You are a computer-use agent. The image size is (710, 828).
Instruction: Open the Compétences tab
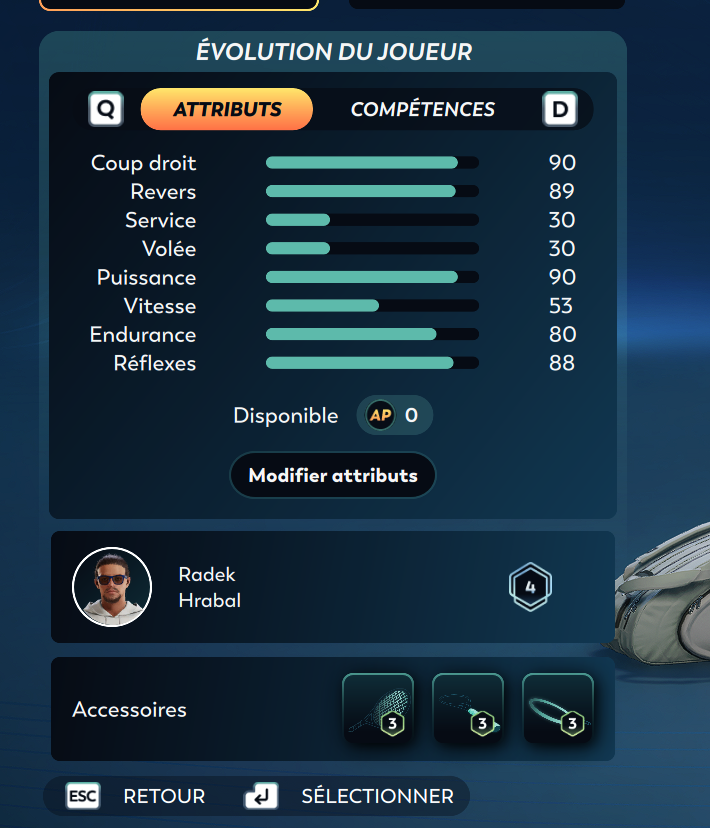tap(422, 110)
